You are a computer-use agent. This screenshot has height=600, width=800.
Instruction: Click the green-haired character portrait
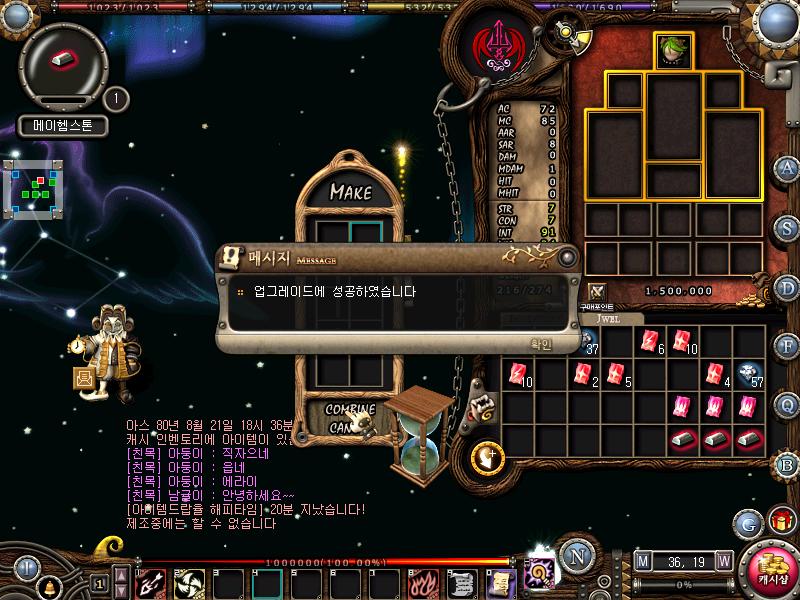pos(672,49)
